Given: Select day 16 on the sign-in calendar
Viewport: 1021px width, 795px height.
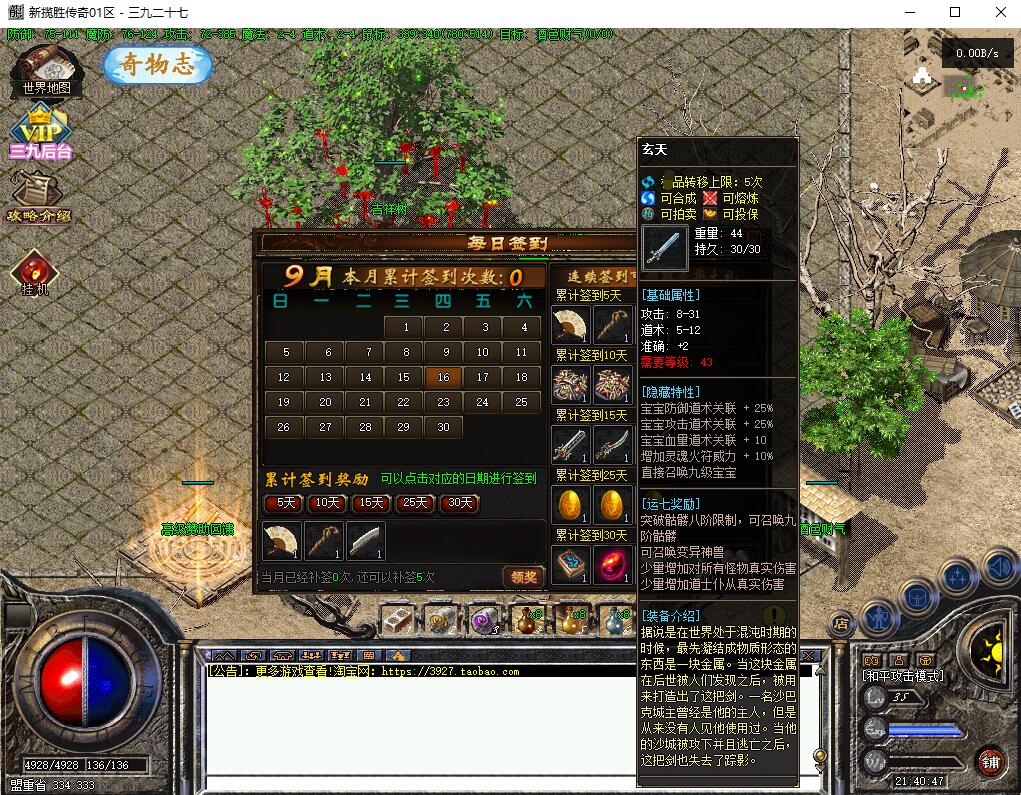Looking at the screenshot, I should pyautogui.click(x=443, y=377).
